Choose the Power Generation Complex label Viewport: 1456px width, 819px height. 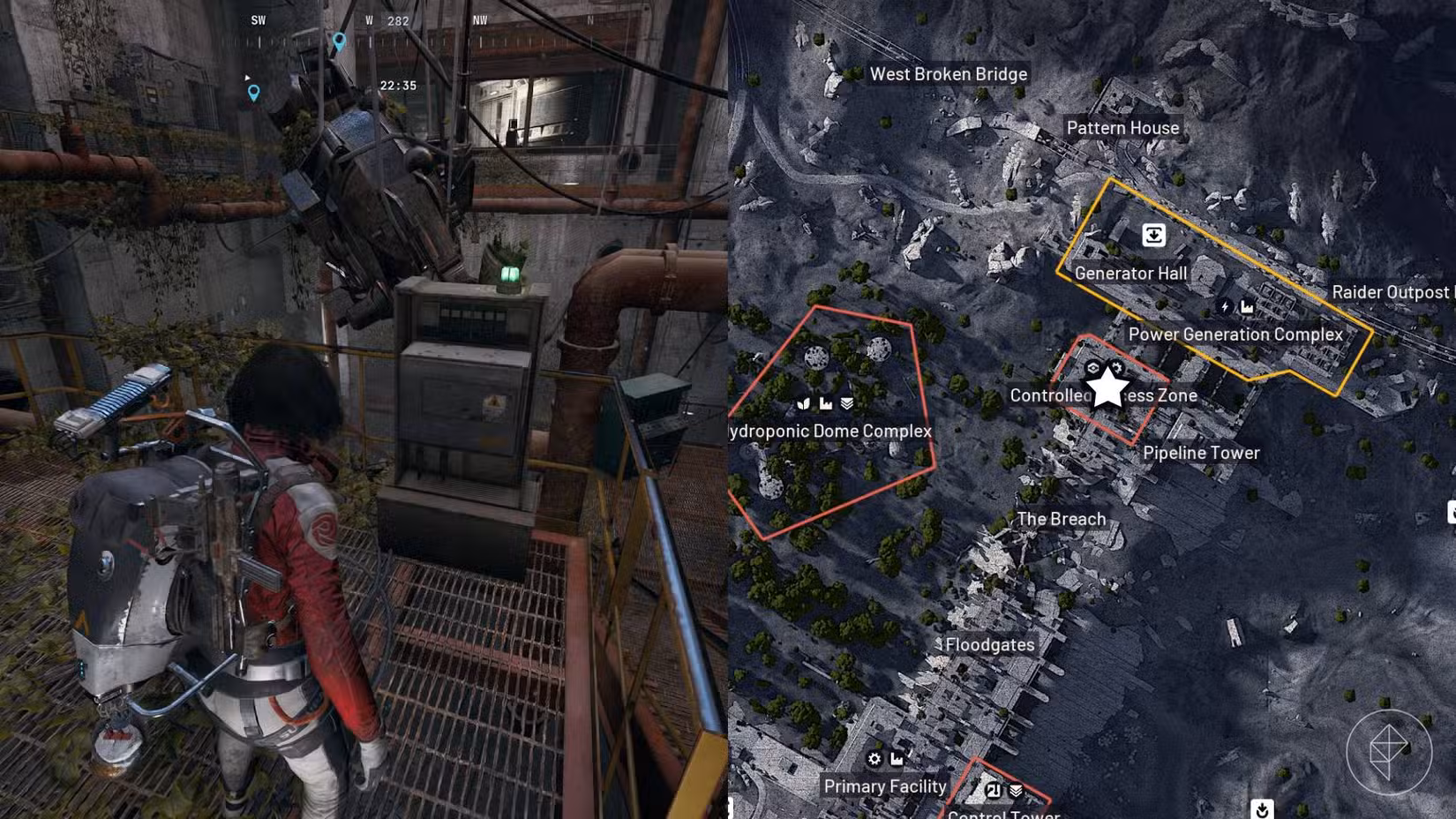(x=1235, y=334)
